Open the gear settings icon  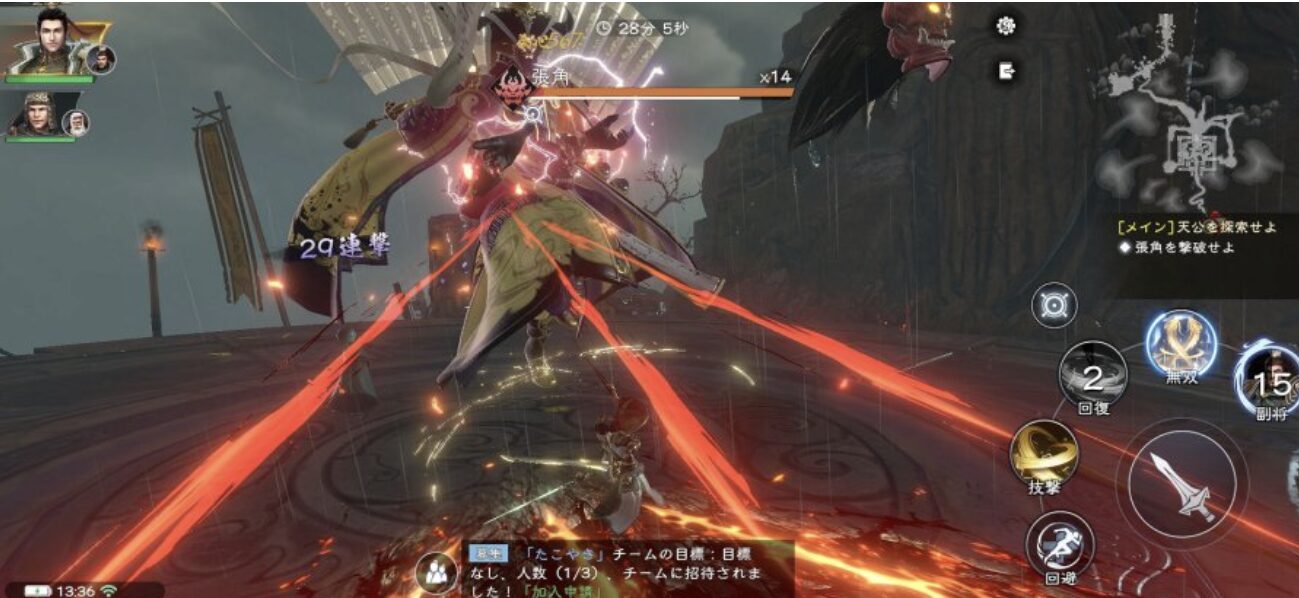coord(1006,26)
